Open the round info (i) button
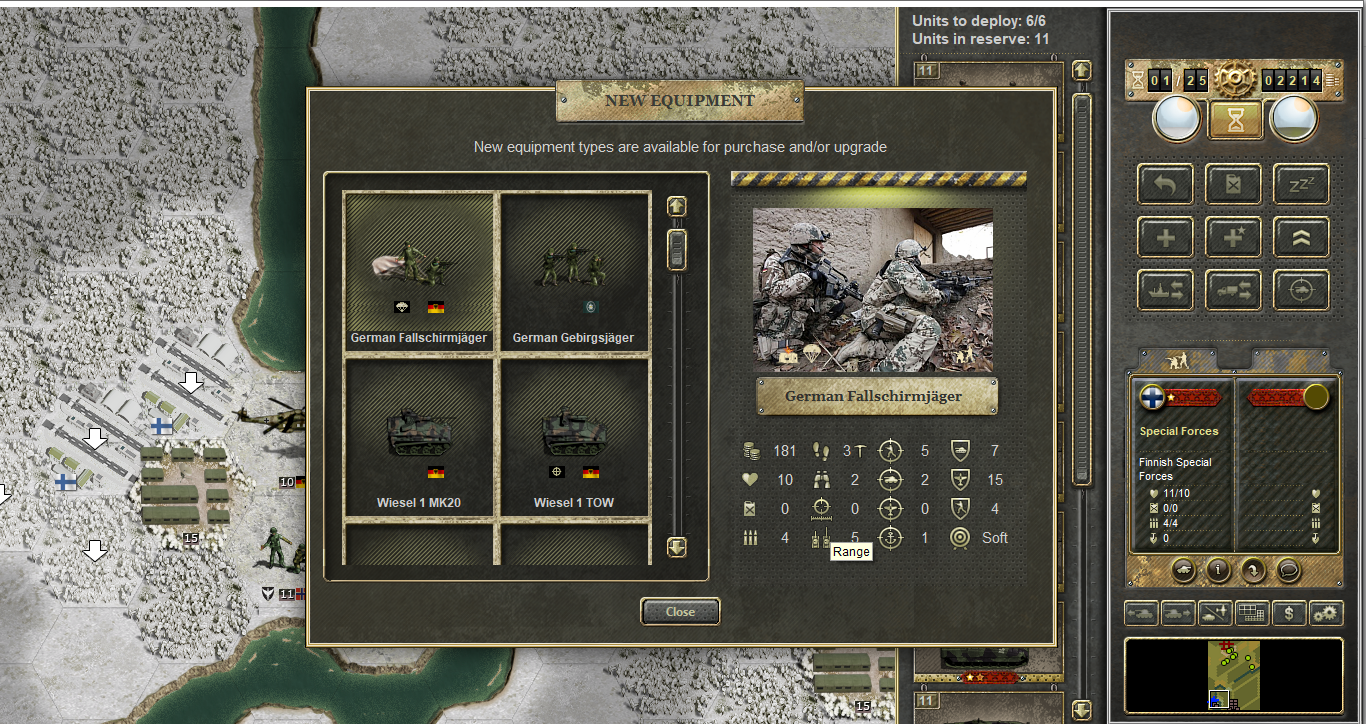The height and width of the screenshot is (724, 1366). tap(1218, 570)
